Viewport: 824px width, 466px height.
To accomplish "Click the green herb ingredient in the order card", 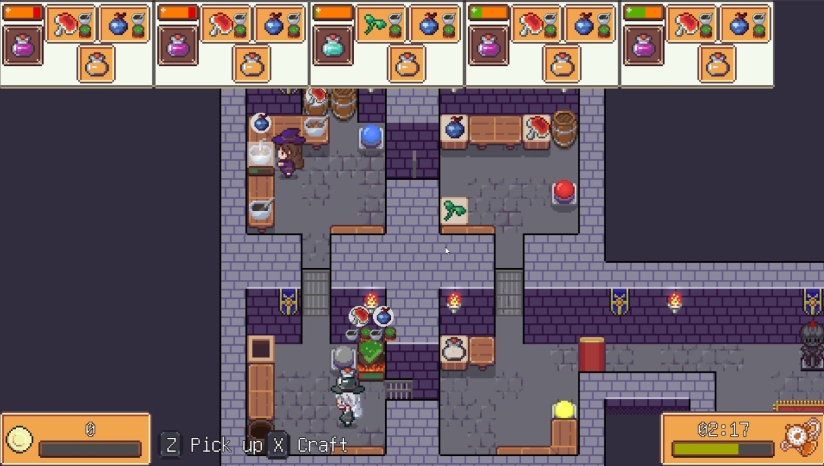I will (379, 25).
